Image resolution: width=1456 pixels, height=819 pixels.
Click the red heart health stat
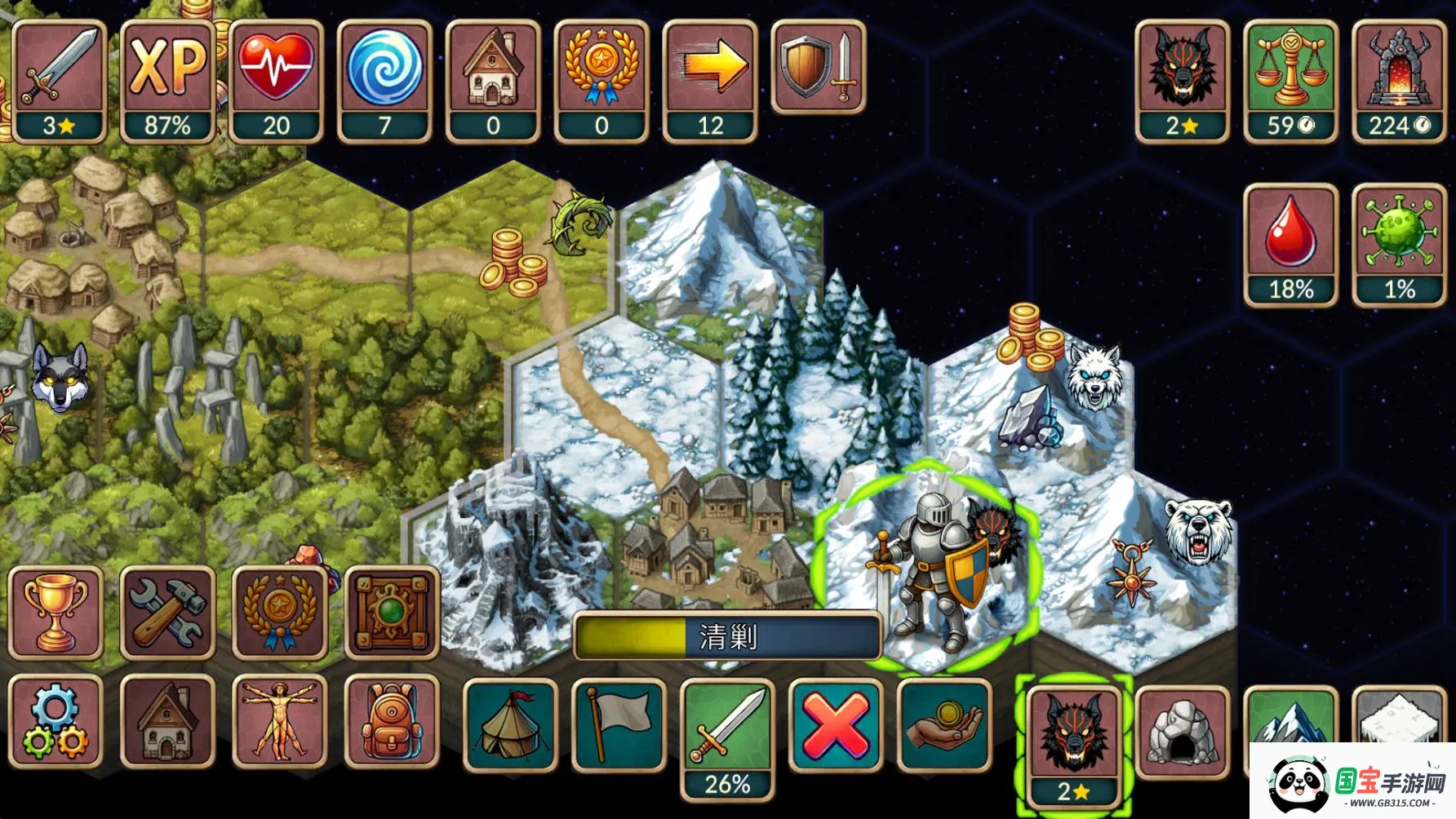(x=276, y=82)
